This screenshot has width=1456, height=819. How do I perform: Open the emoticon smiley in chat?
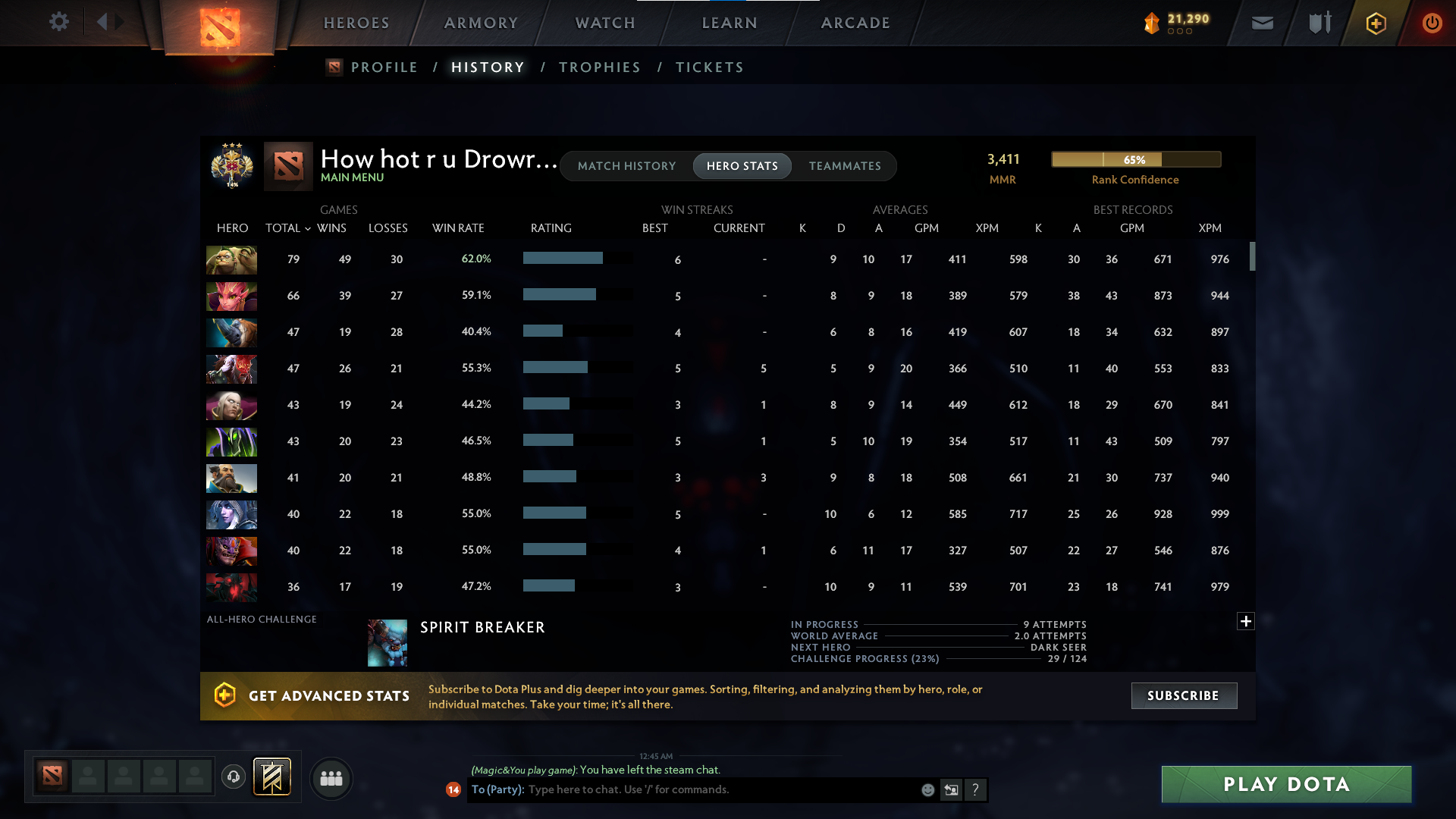coord(927,789)
